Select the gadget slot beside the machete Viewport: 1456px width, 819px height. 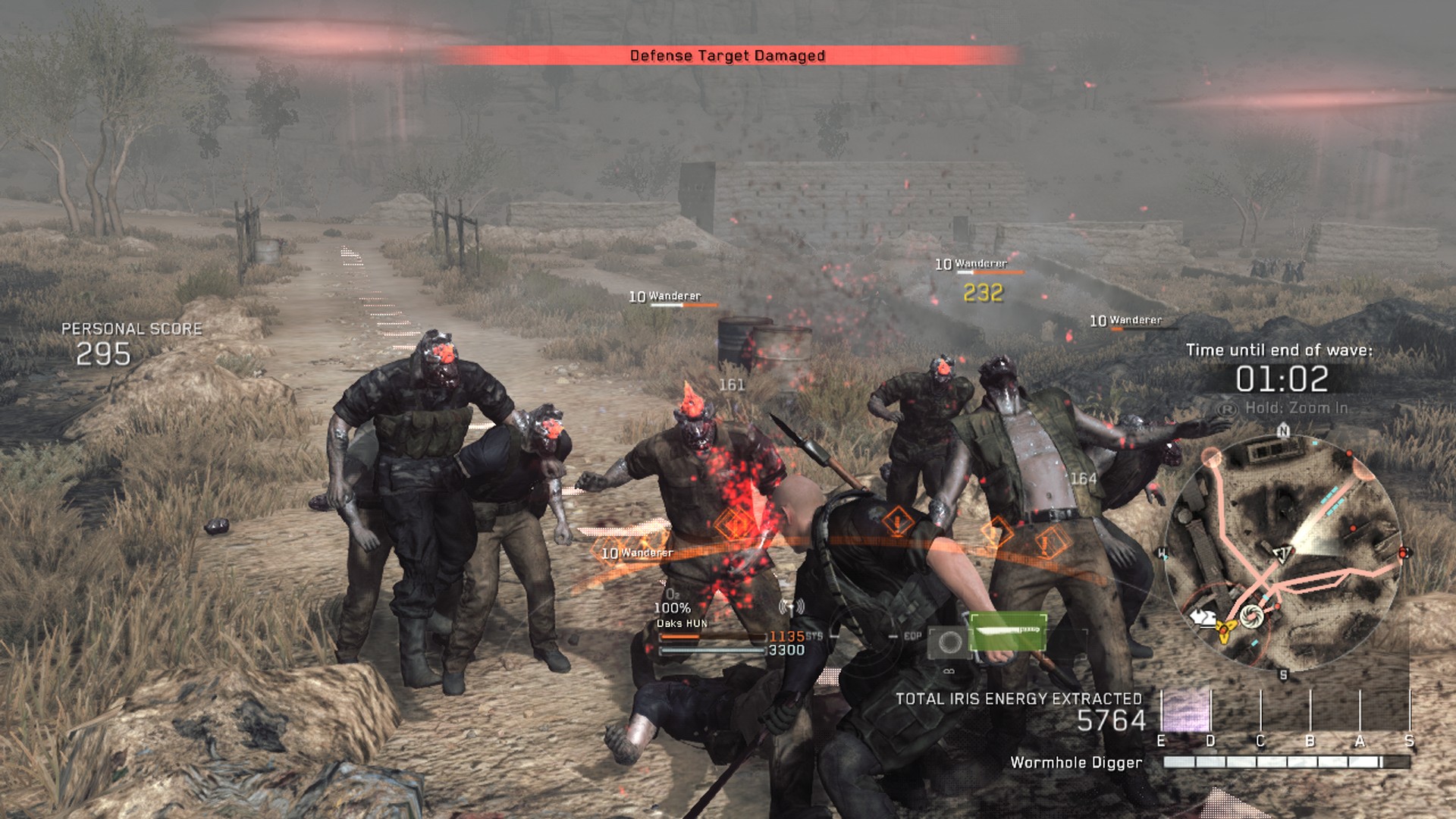pos(949,643)
